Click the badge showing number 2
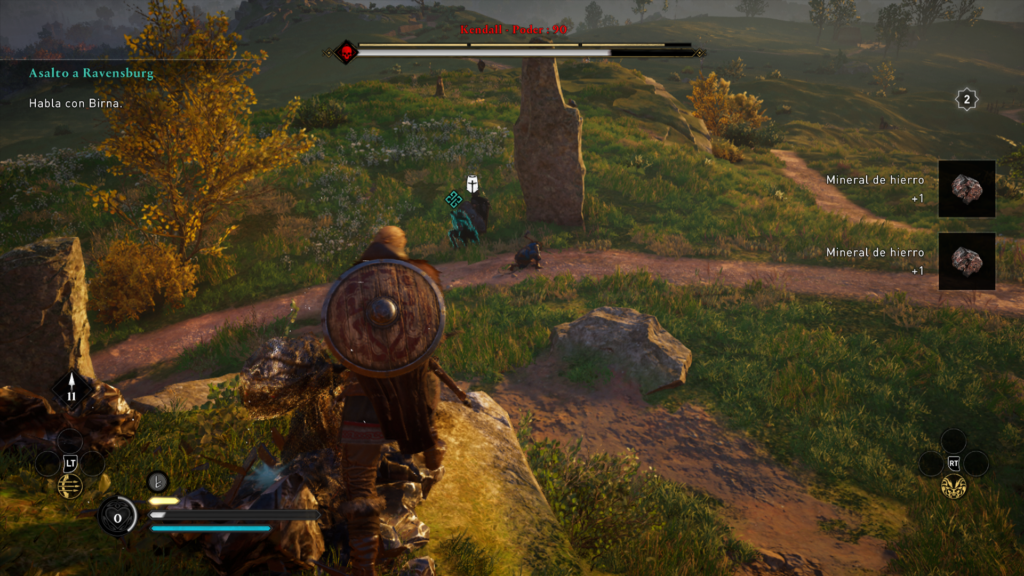 tap(966, 98)
